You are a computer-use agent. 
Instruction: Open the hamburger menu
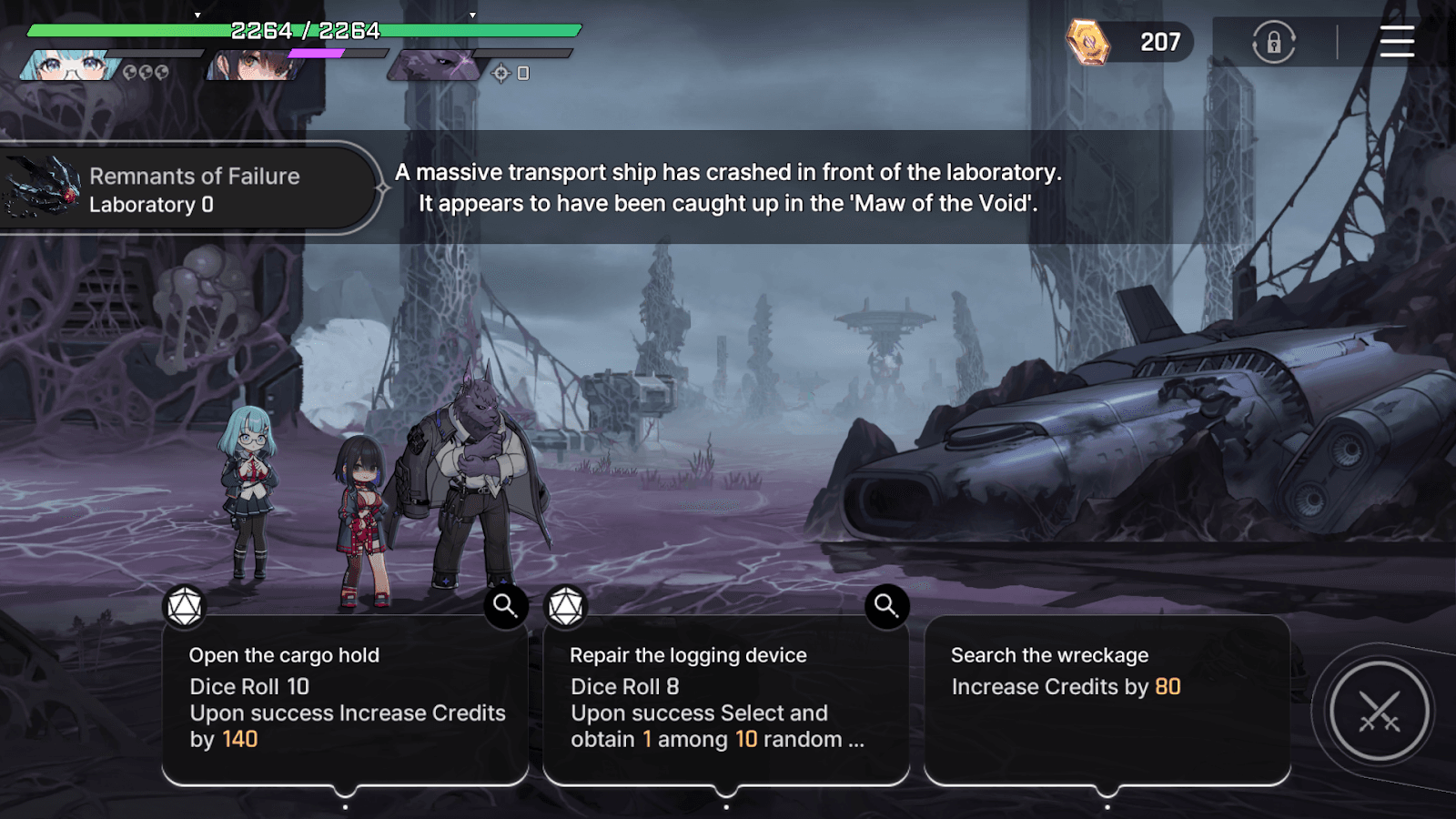pos(1398,43)
